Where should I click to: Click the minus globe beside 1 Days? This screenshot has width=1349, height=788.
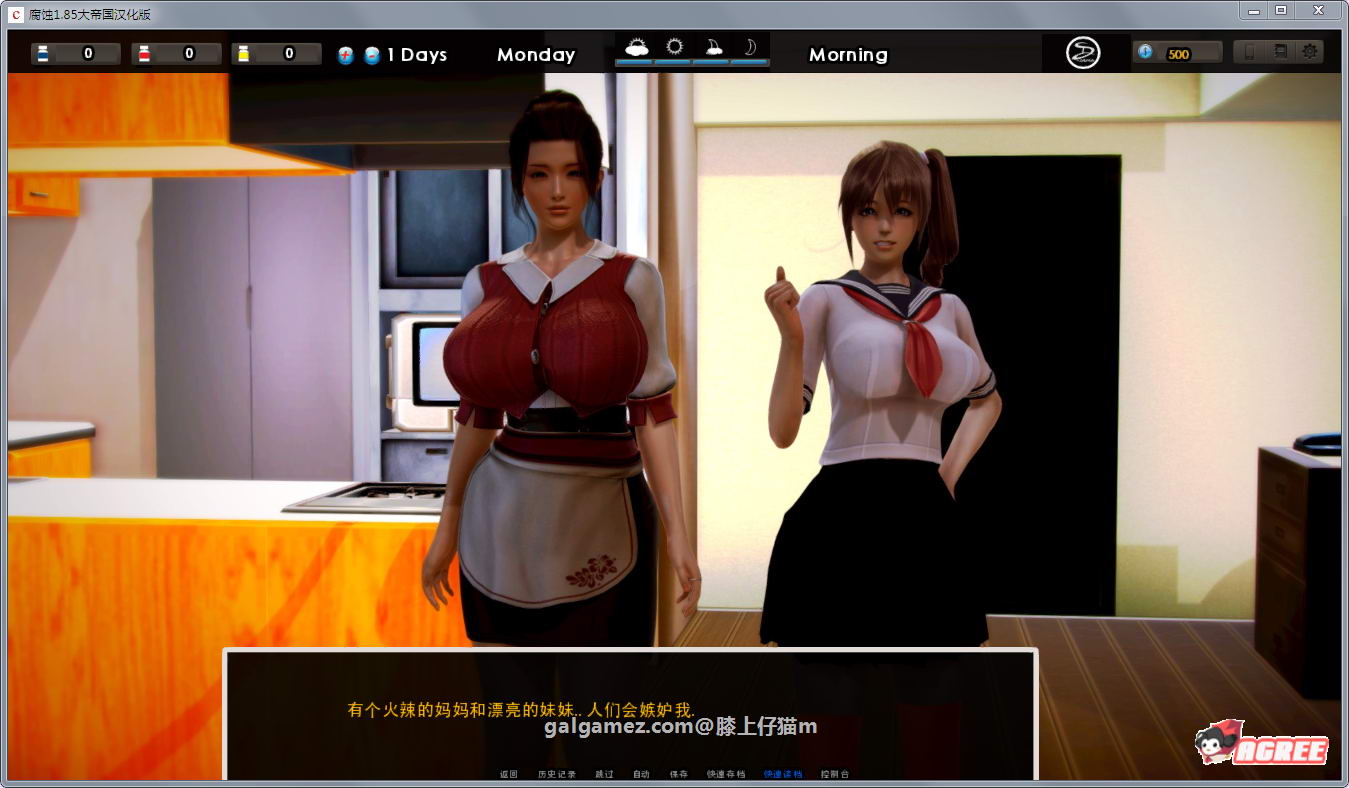pyautogui.click(x=372, y=53)
